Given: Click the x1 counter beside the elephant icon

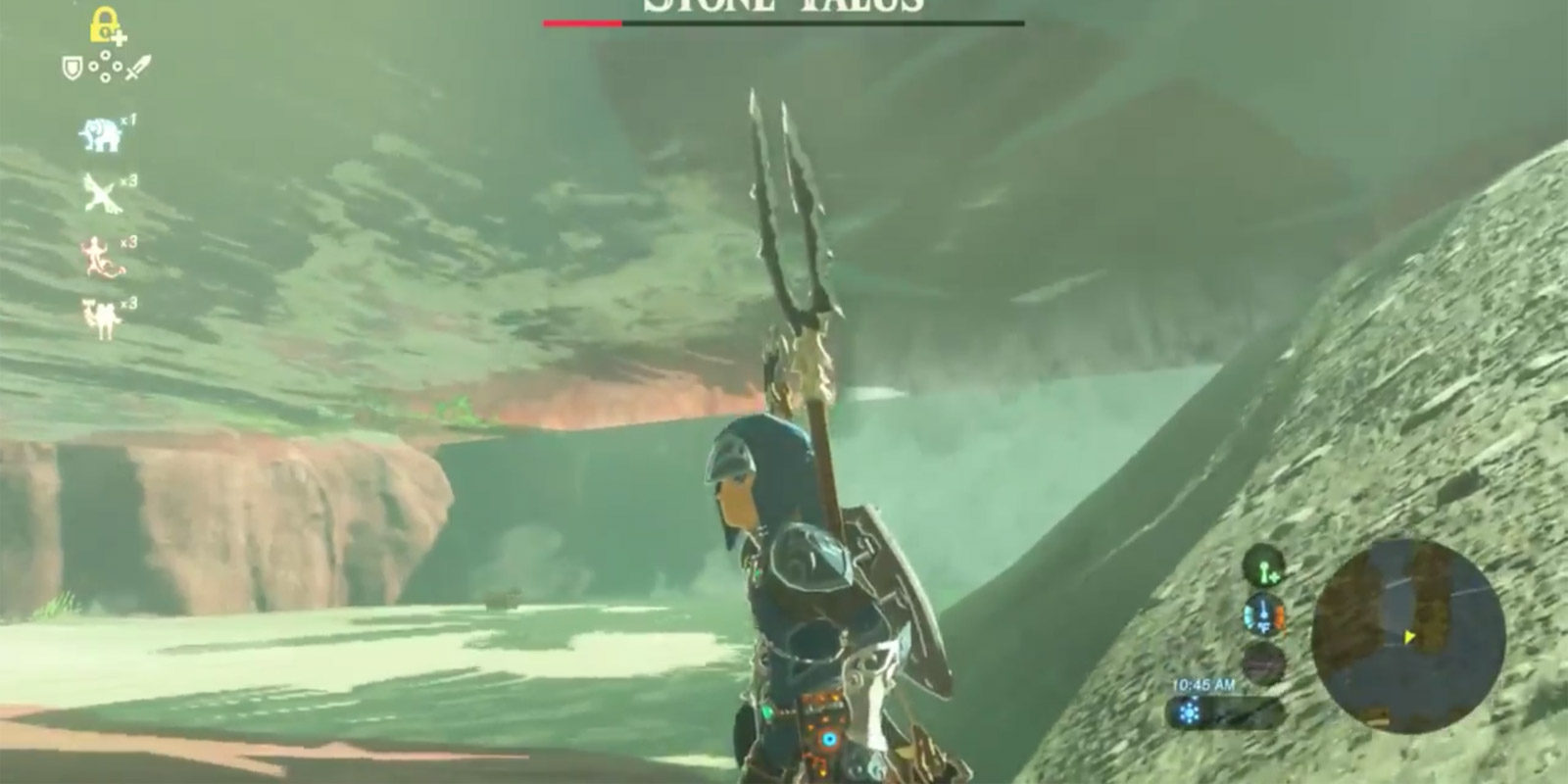Looking at the screenshot, I should [x=127, y=120].
